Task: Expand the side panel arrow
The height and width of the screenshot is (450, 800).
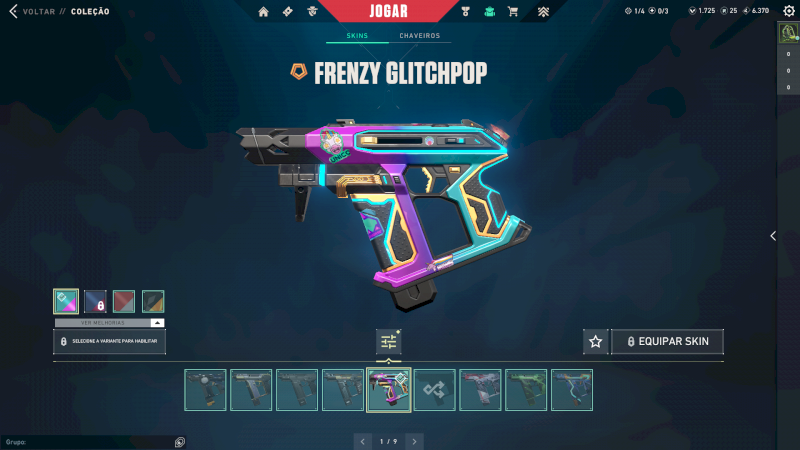Action: 772,236
